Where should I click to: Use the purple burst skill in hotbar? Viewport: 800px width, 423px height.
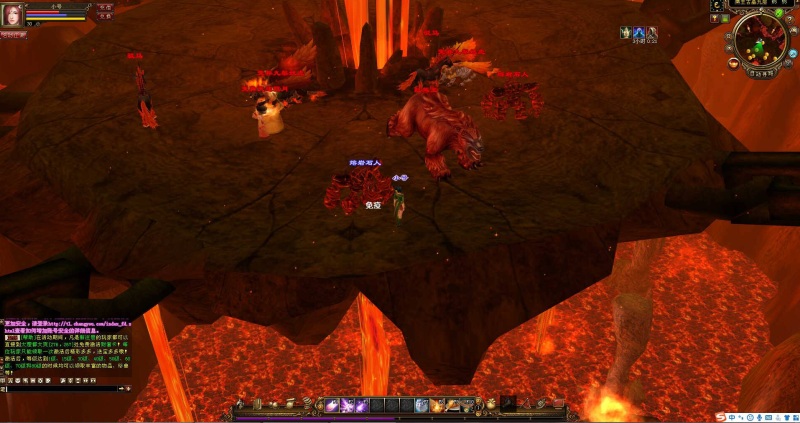coord(350,405)
